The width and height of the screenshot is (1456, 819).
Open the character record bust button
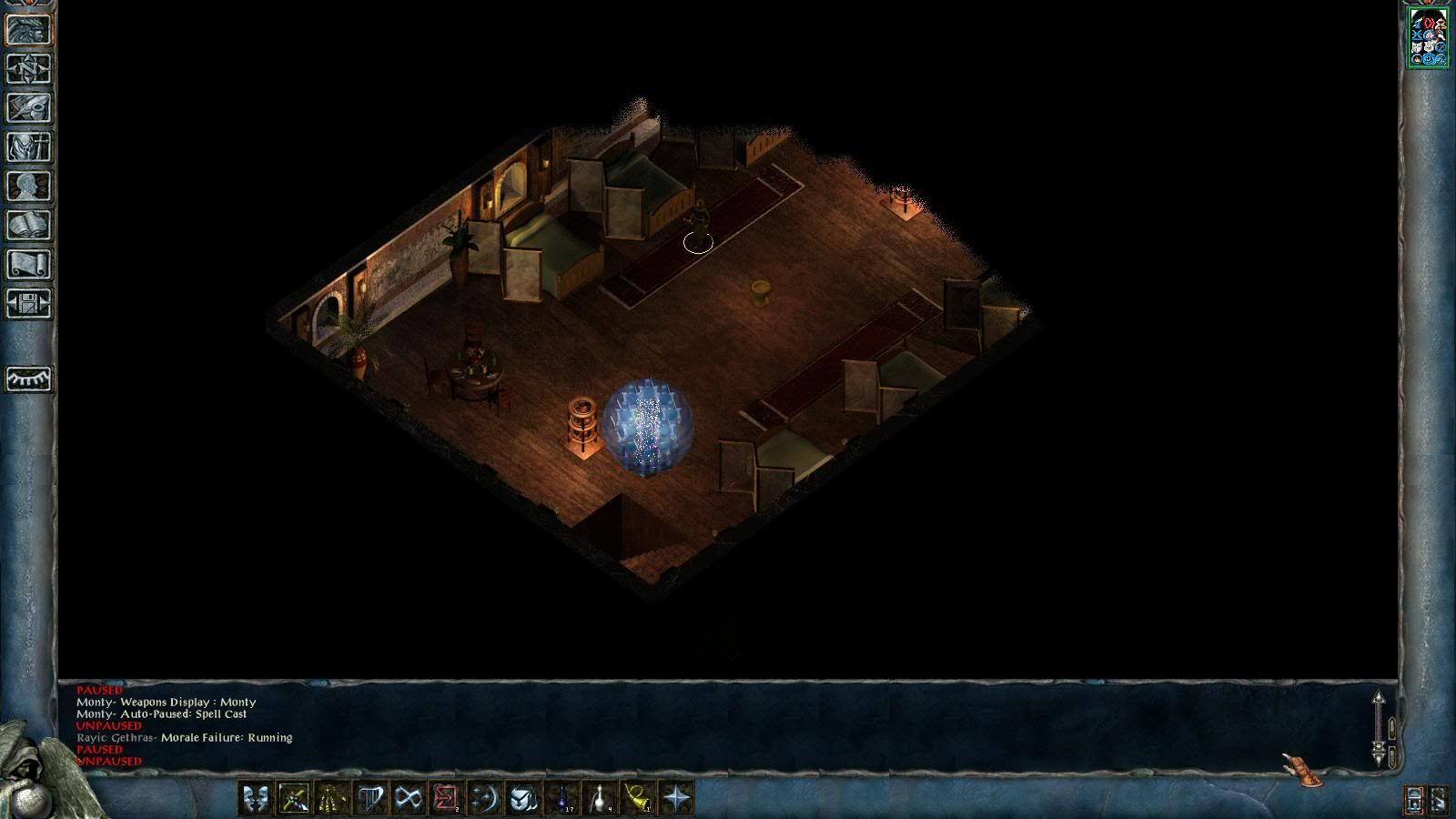pos(29,187)
